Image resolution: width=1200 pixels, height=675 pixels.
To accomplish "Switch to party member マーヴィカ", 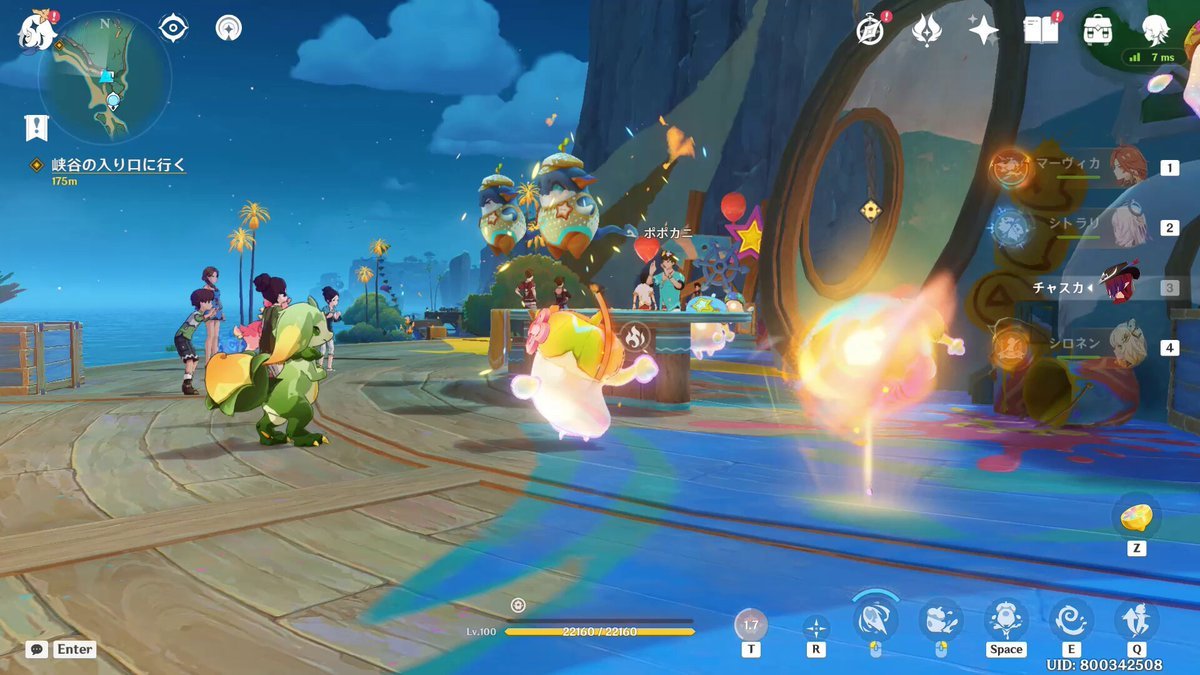I will tap(1127, 167).
